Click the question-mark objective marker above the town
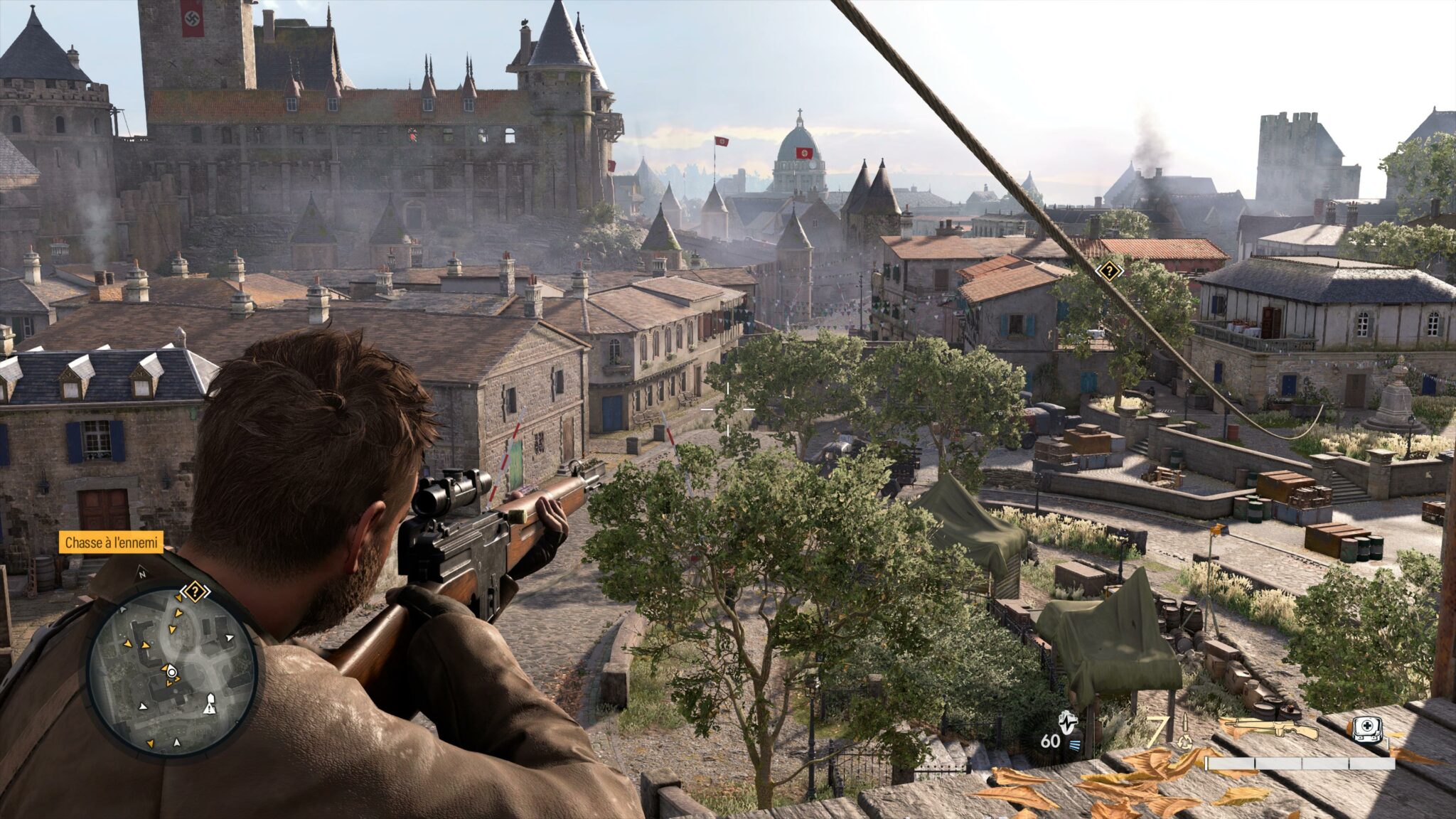The height and width of the screenshot is (819, 1456). point(1108,271)
